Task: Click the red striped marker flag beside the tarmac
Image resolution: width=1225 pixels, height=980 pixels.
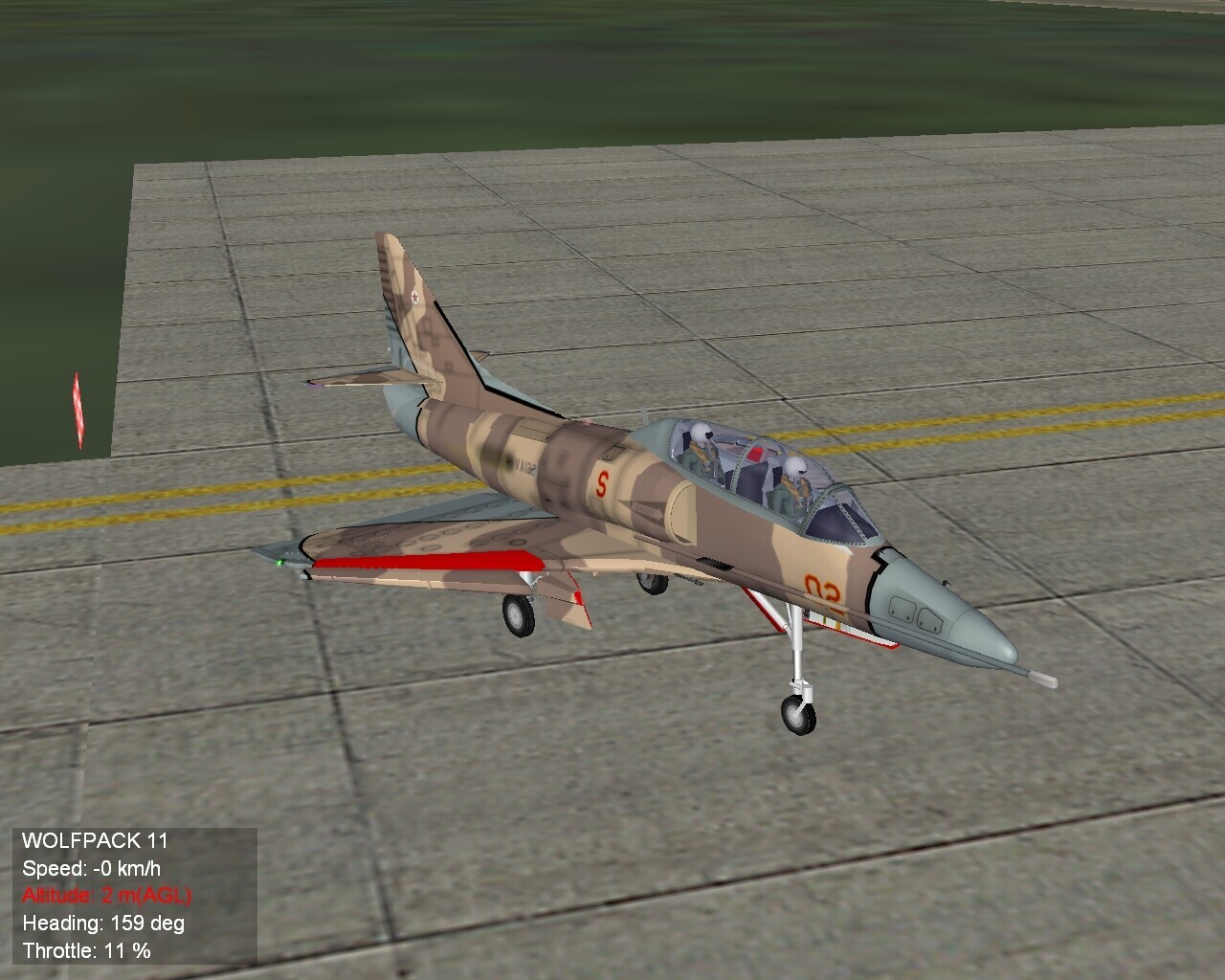Action: coord(78,407)
